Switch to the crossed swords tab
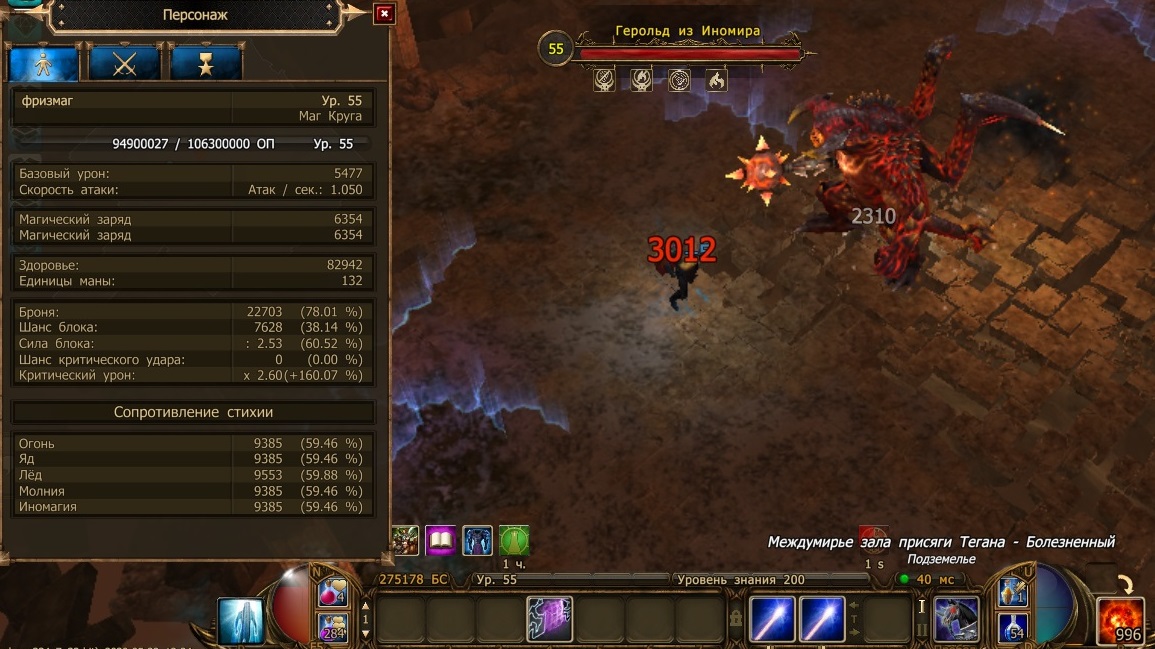This screenshot has height=649, width=1155. 124,64
